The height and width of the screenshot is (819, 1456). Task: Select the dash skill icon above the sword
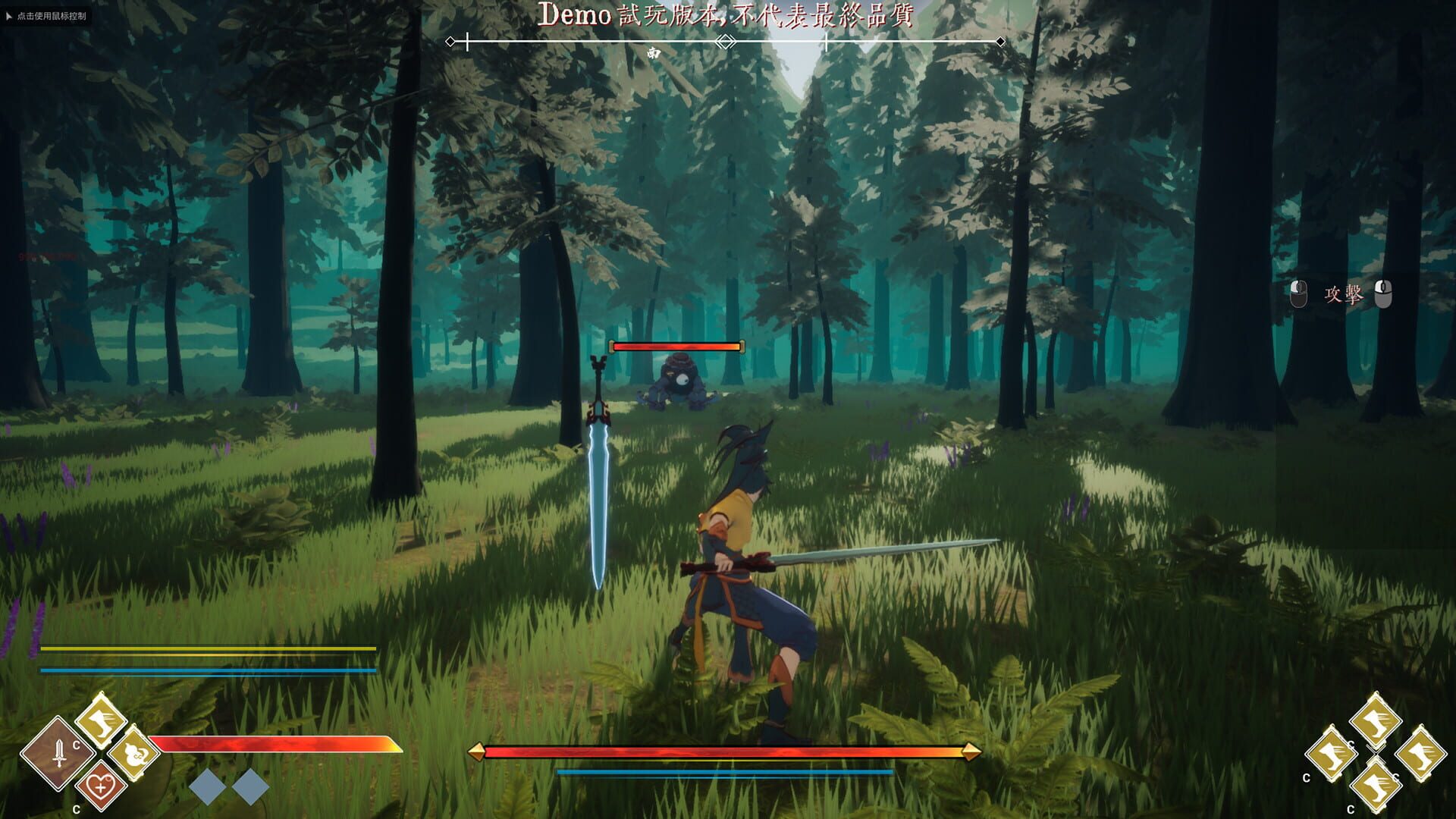tap(101, 720)
